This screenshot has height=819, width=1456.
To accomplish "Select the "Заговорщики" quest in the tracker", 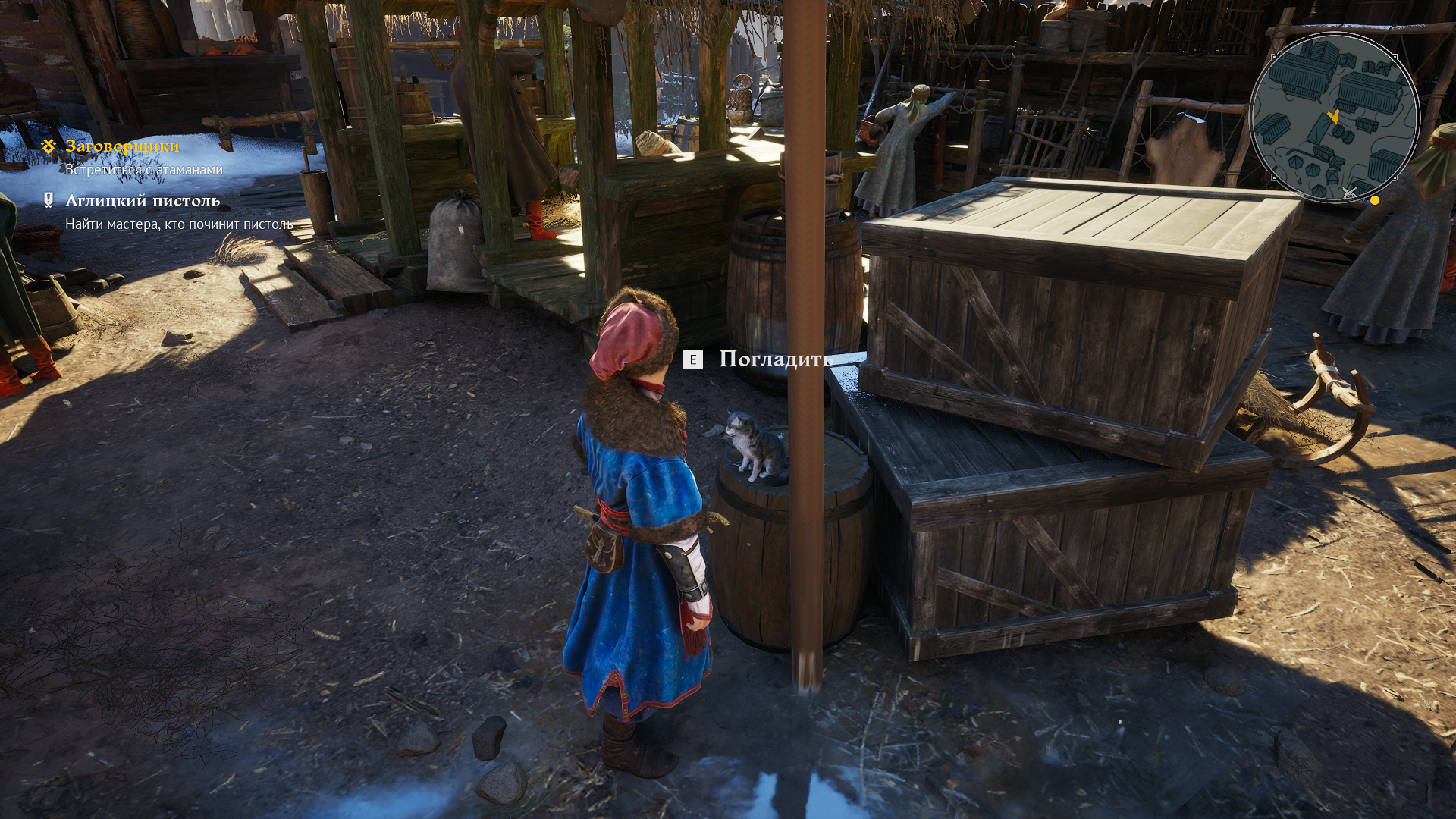I will tap(122, 146).
